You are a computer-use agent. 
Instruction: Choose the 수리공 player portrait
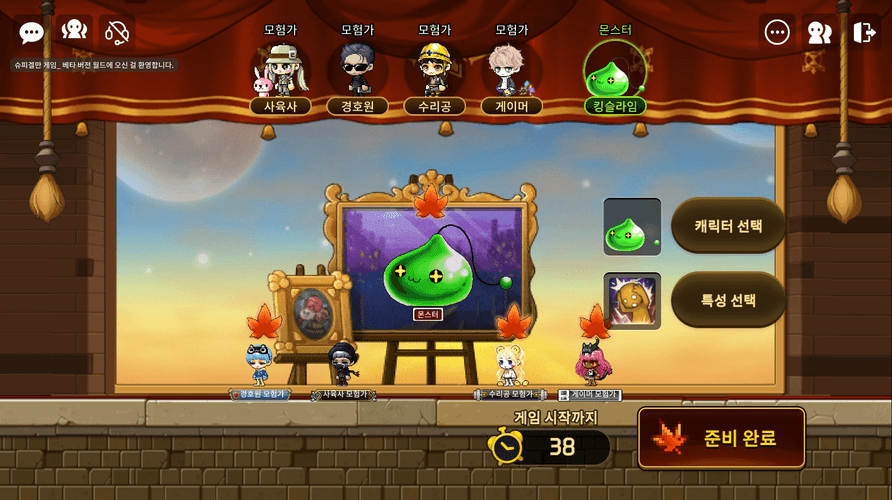pos(434,70)
